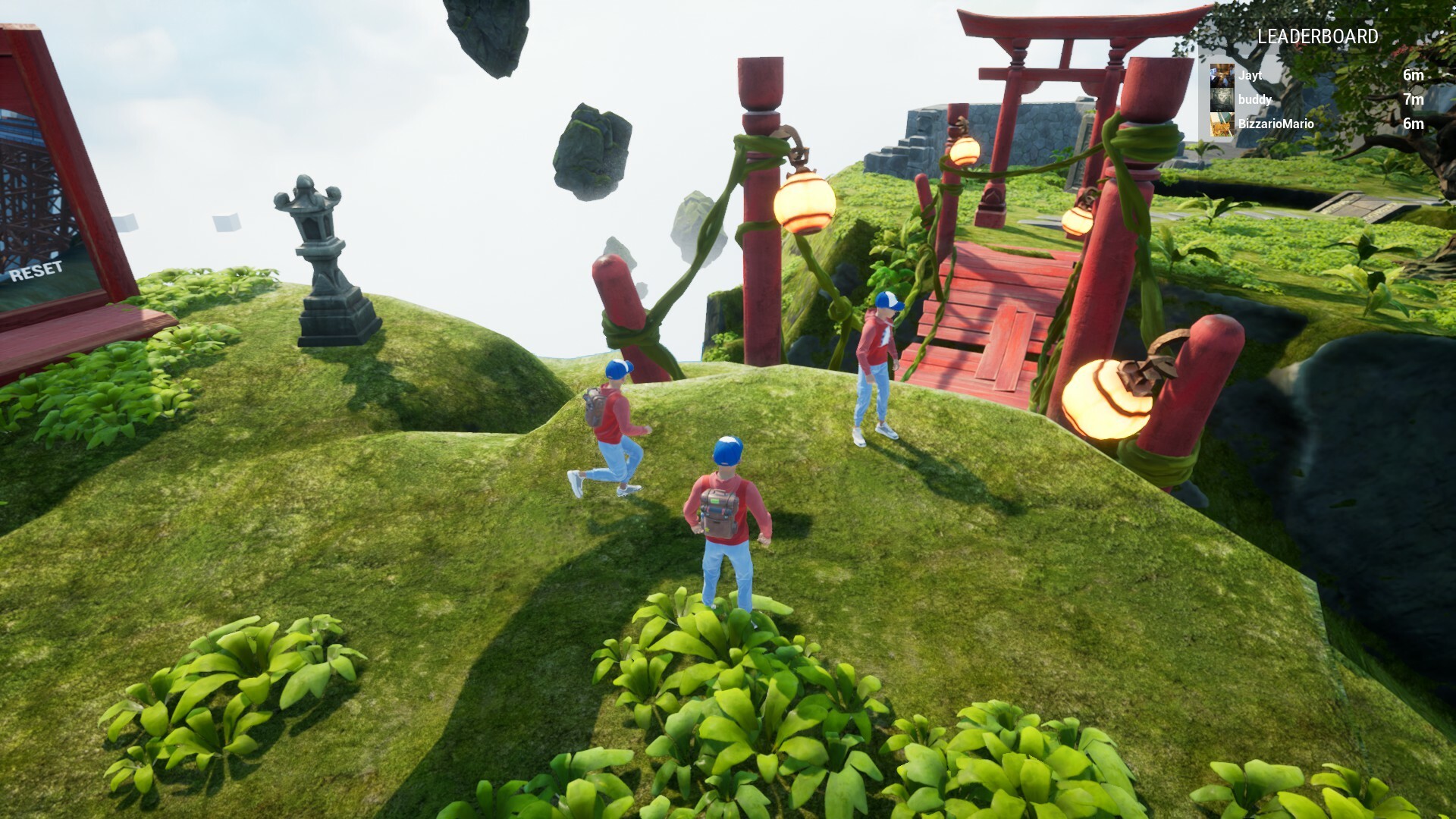Click BizzarioMario's avatar picture
This screenshot has width=1456, height=819.
[1222, 124]
